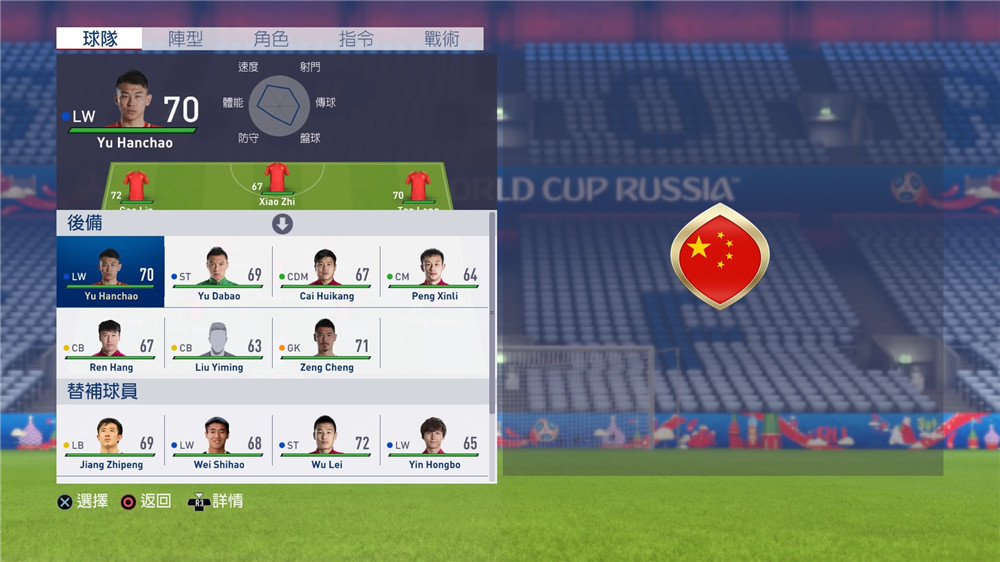Select the 球隊 tab
This screenshot has height=562, width=1000.
[100, 39]
